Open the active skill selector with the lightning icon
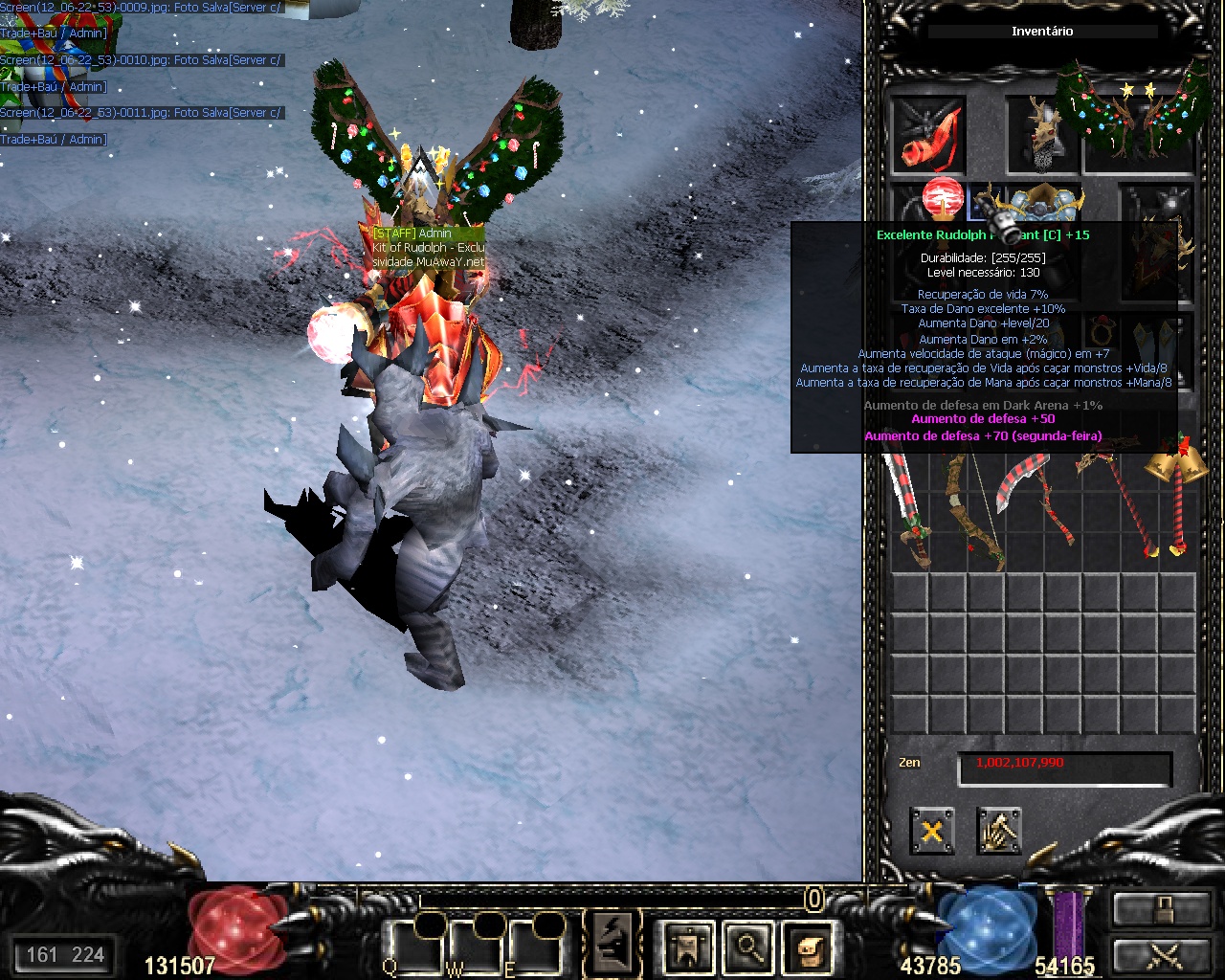Image resolution: width=1225 pixels, height=980 pixels. [x=612, y=942]
